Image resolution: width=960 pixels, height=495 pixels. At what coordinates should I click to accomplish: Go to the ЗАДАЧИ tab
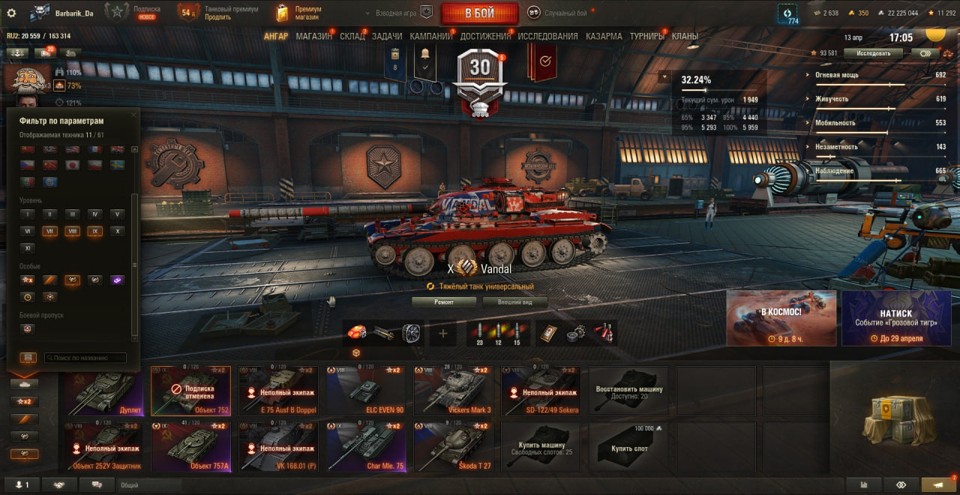point(388,36)
